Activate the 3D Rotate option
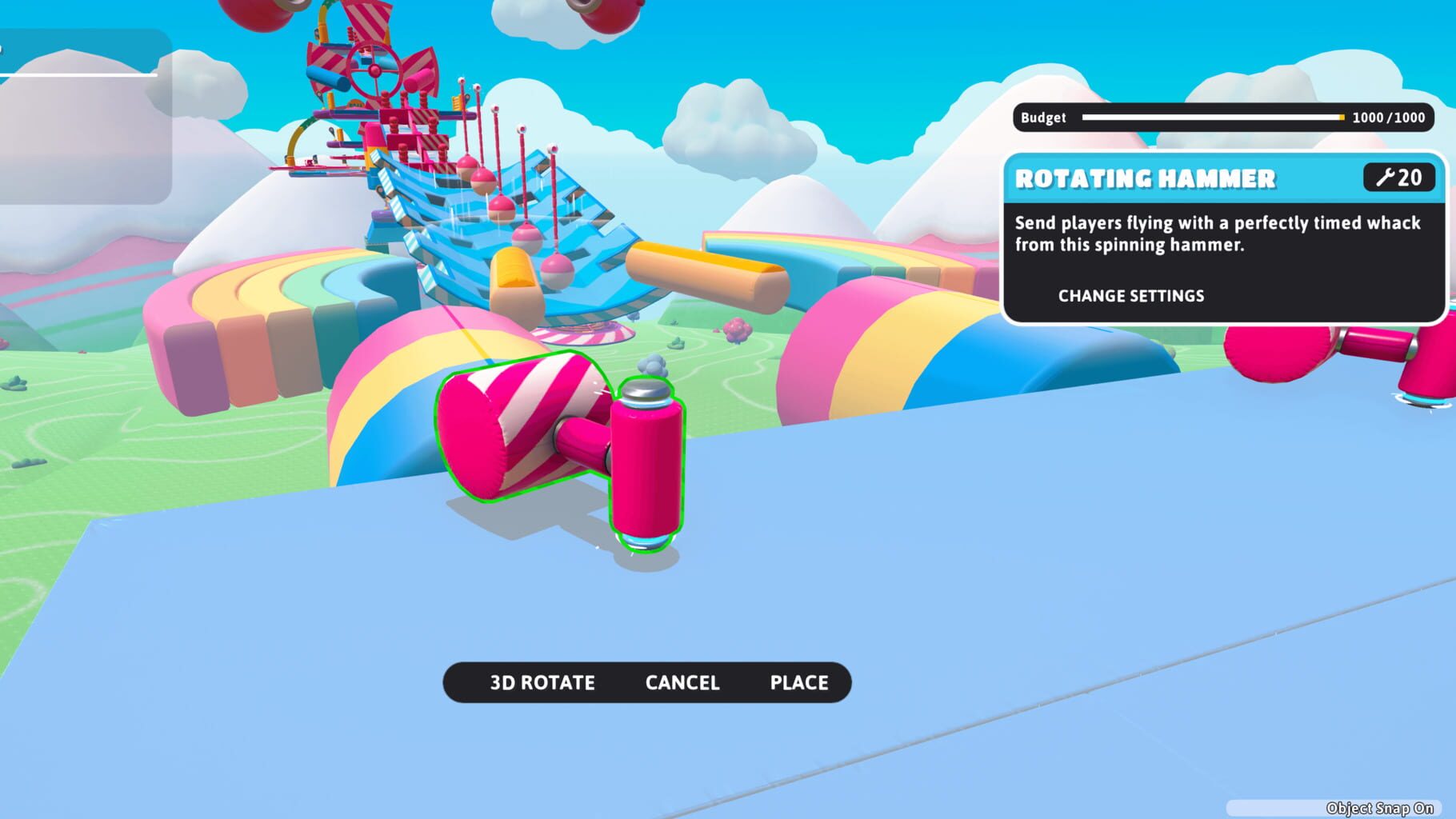 point(541,683)
